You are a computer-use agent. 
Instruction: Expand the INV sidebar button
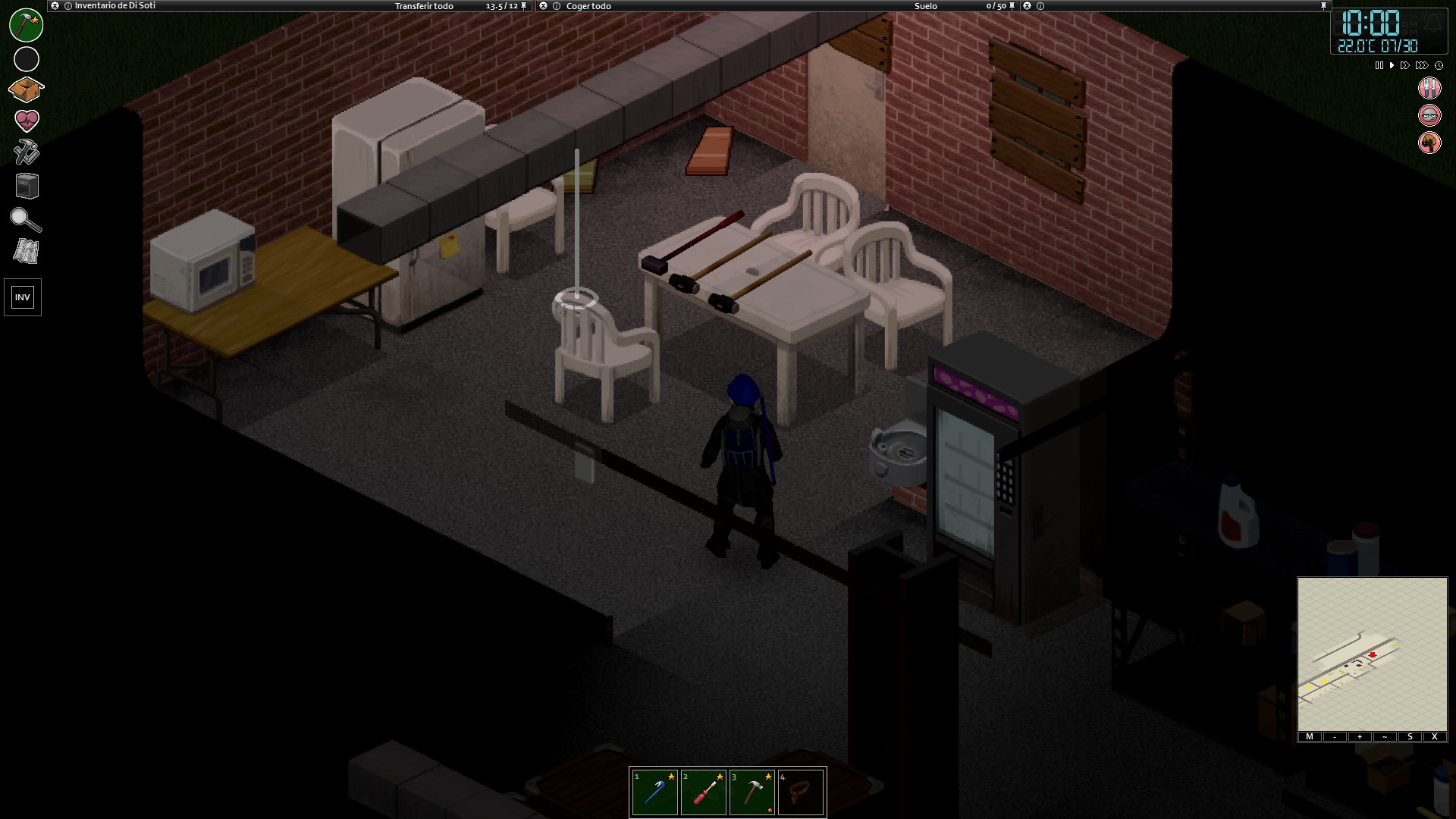tap(23, 297)
